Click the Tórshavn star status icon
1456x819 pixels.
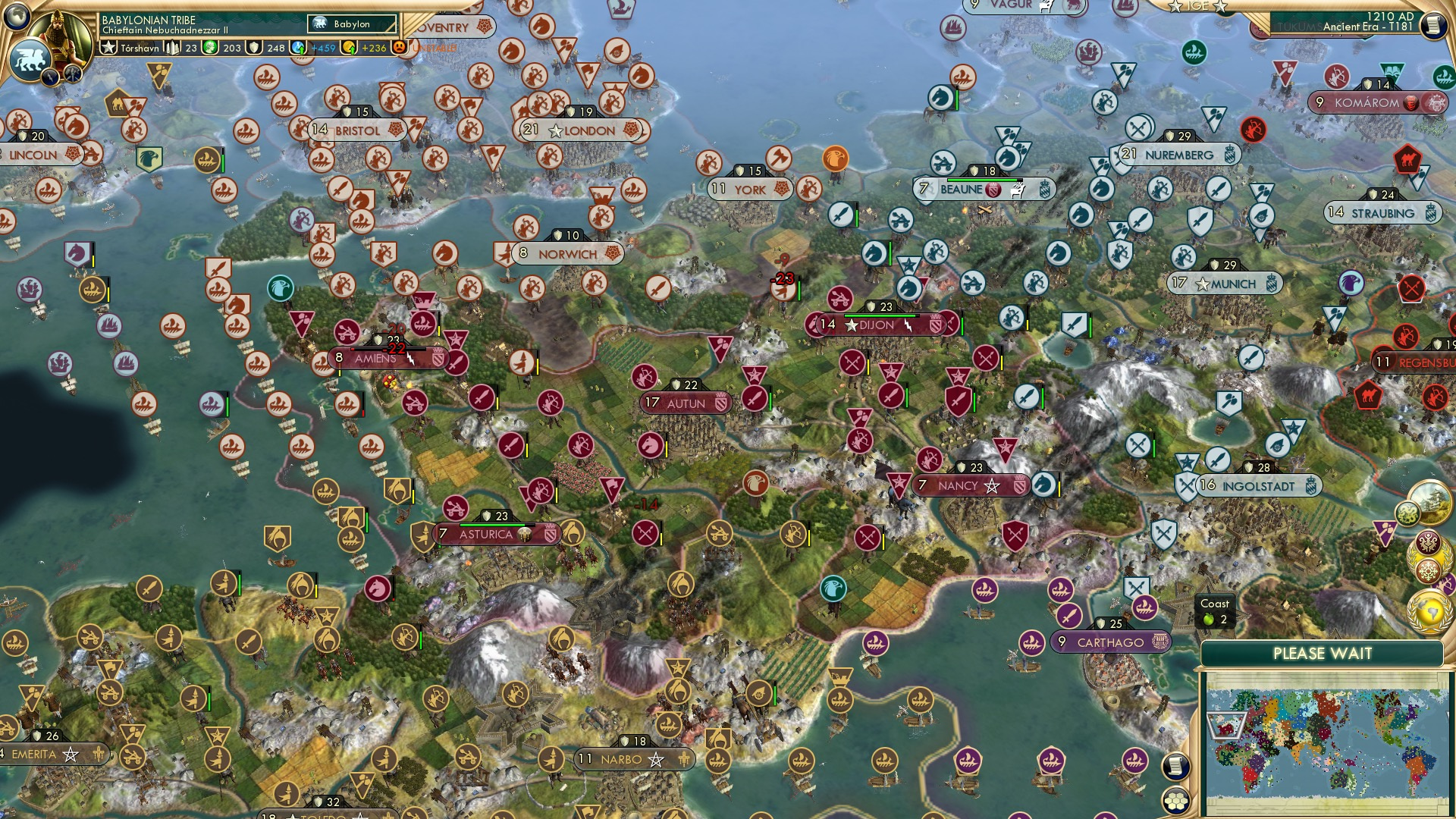(x=108, y=47)
